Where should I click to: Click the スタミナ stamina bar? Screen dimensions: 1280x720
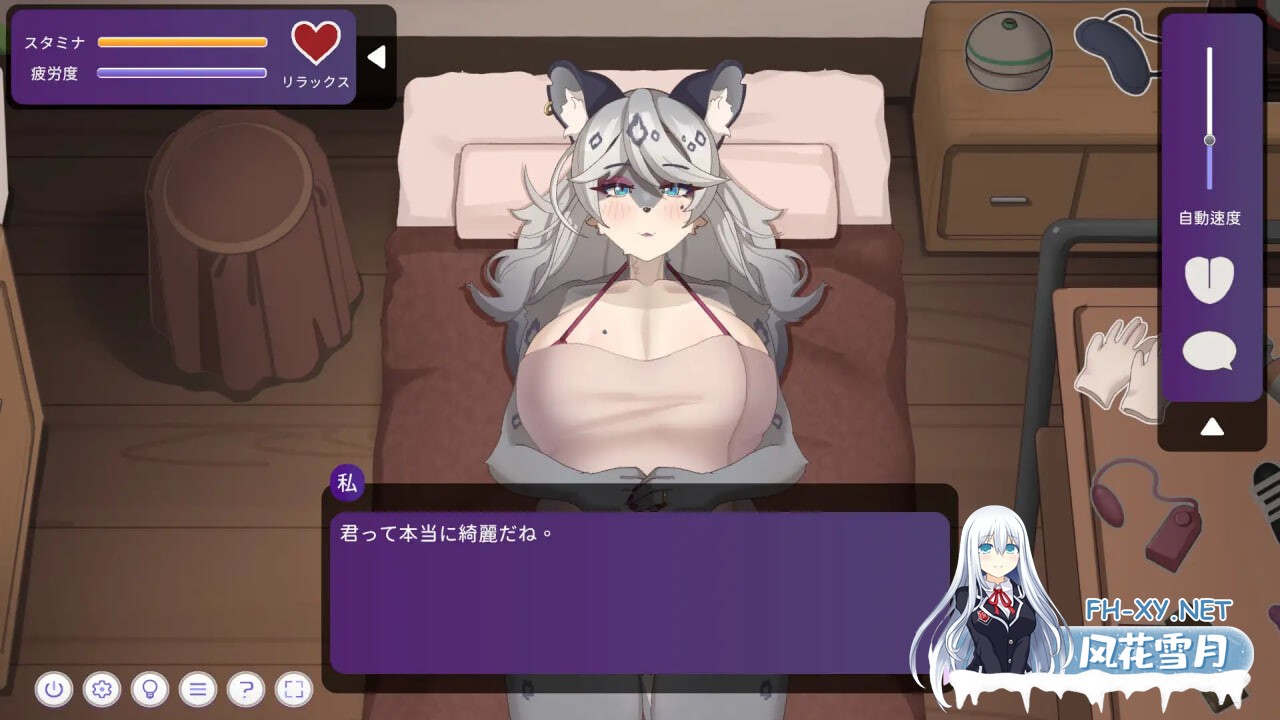coord(182,42)
